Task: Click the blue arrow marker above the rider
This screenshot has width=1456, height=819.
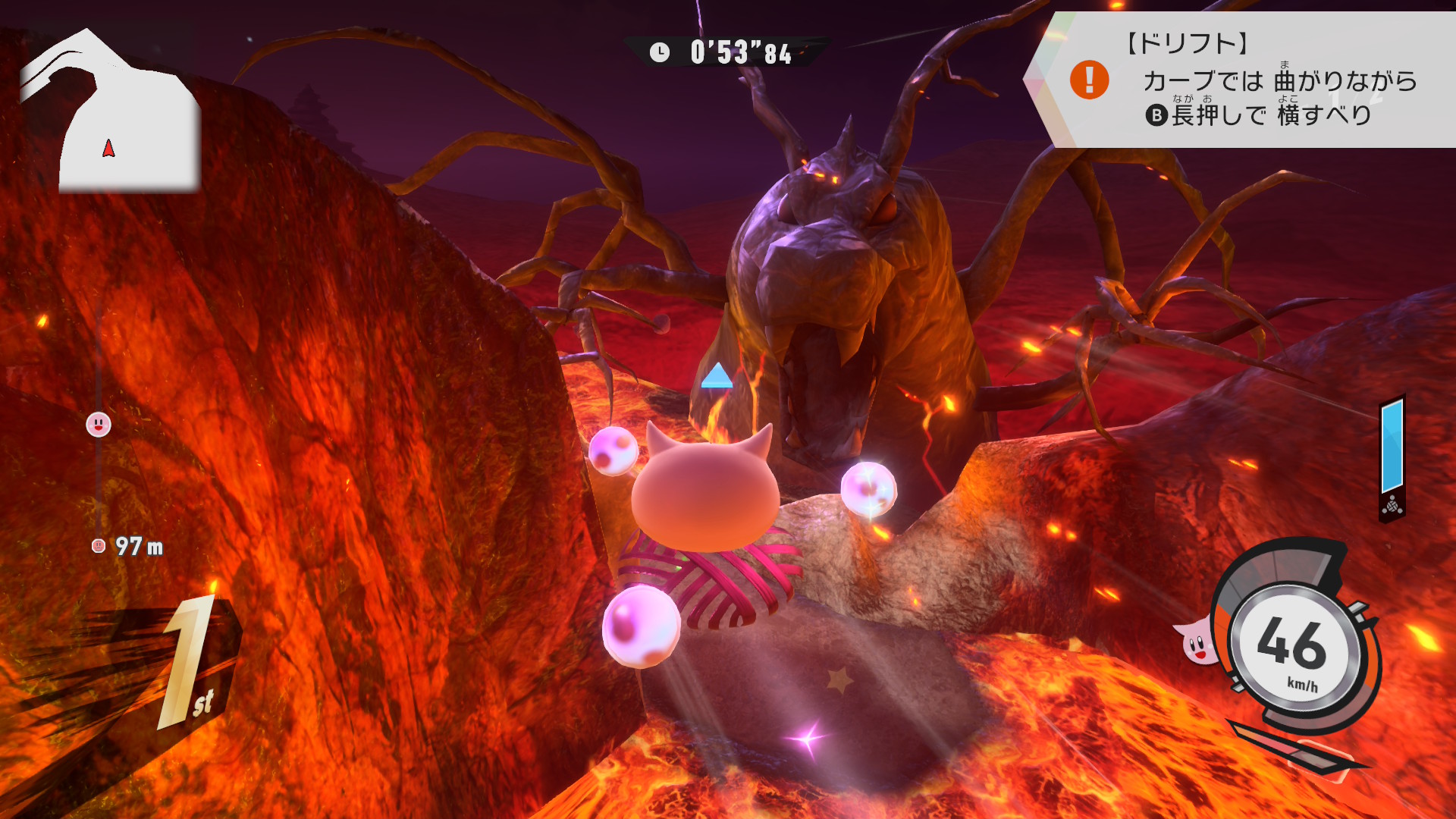Action: tap(717, 376)
